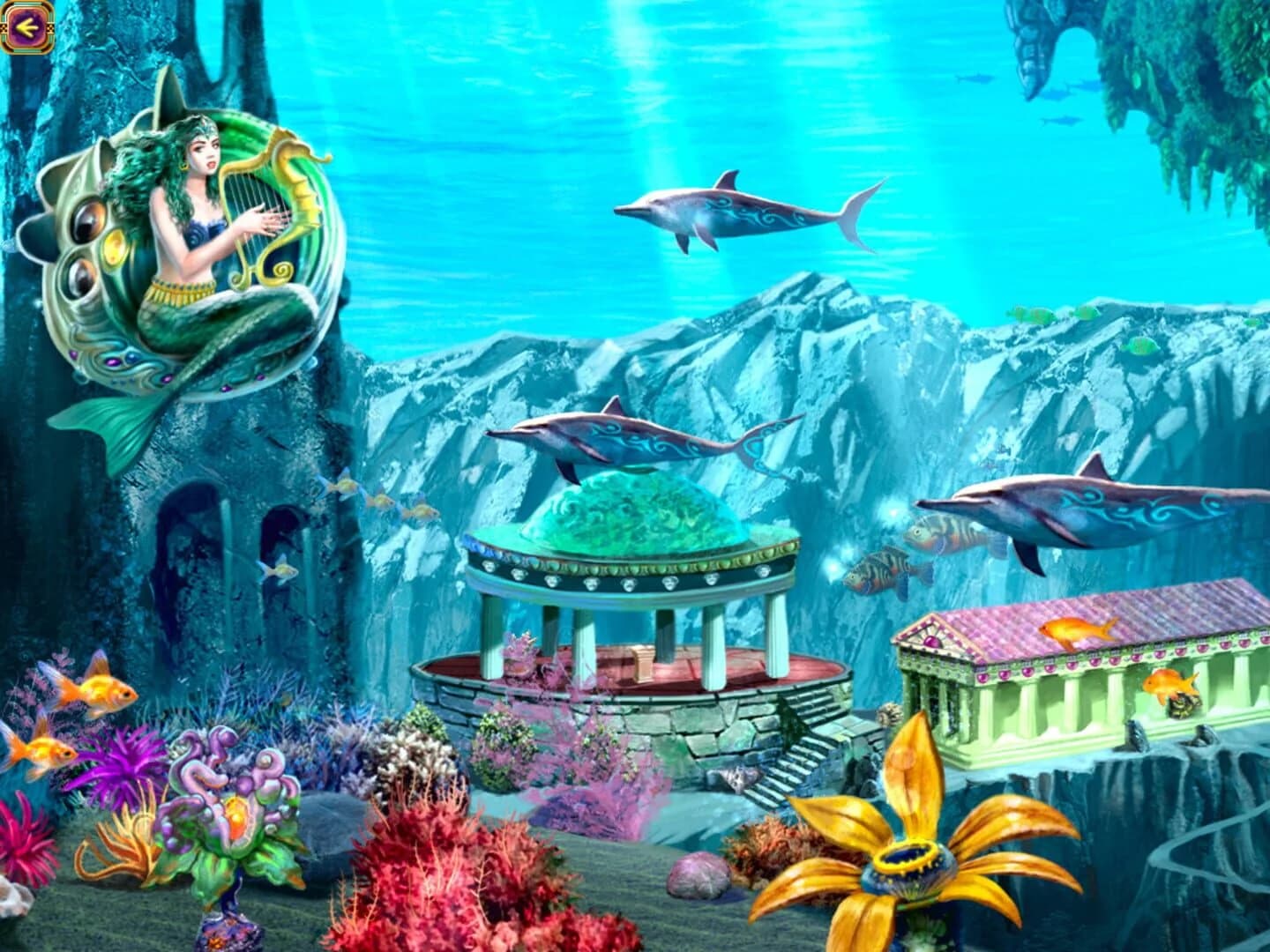The width and height of the screenshot is (1270, 952).
Task: Click the seashell near the stone platform
Action: pos(736,780)
